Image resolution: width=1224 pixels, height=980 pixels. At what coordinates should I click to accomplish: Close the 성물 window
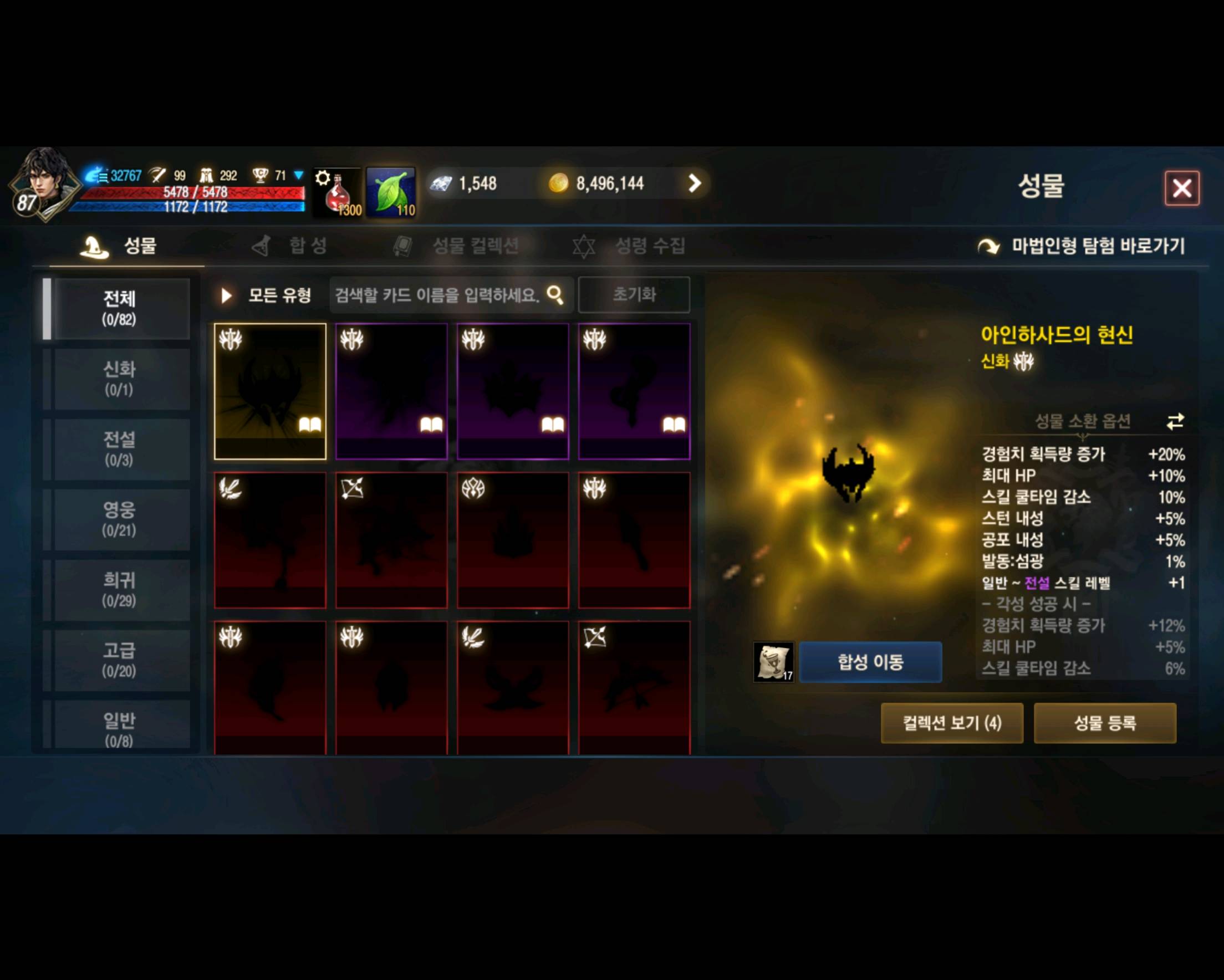point(1181,188)
